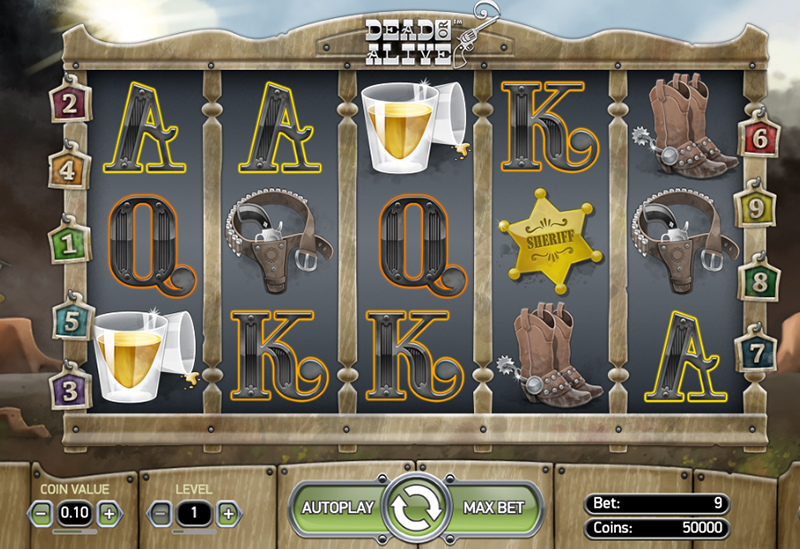Decrease the coin value with minus
The width and height of the screenshot is (800, 549).
[x=41, y=513]
